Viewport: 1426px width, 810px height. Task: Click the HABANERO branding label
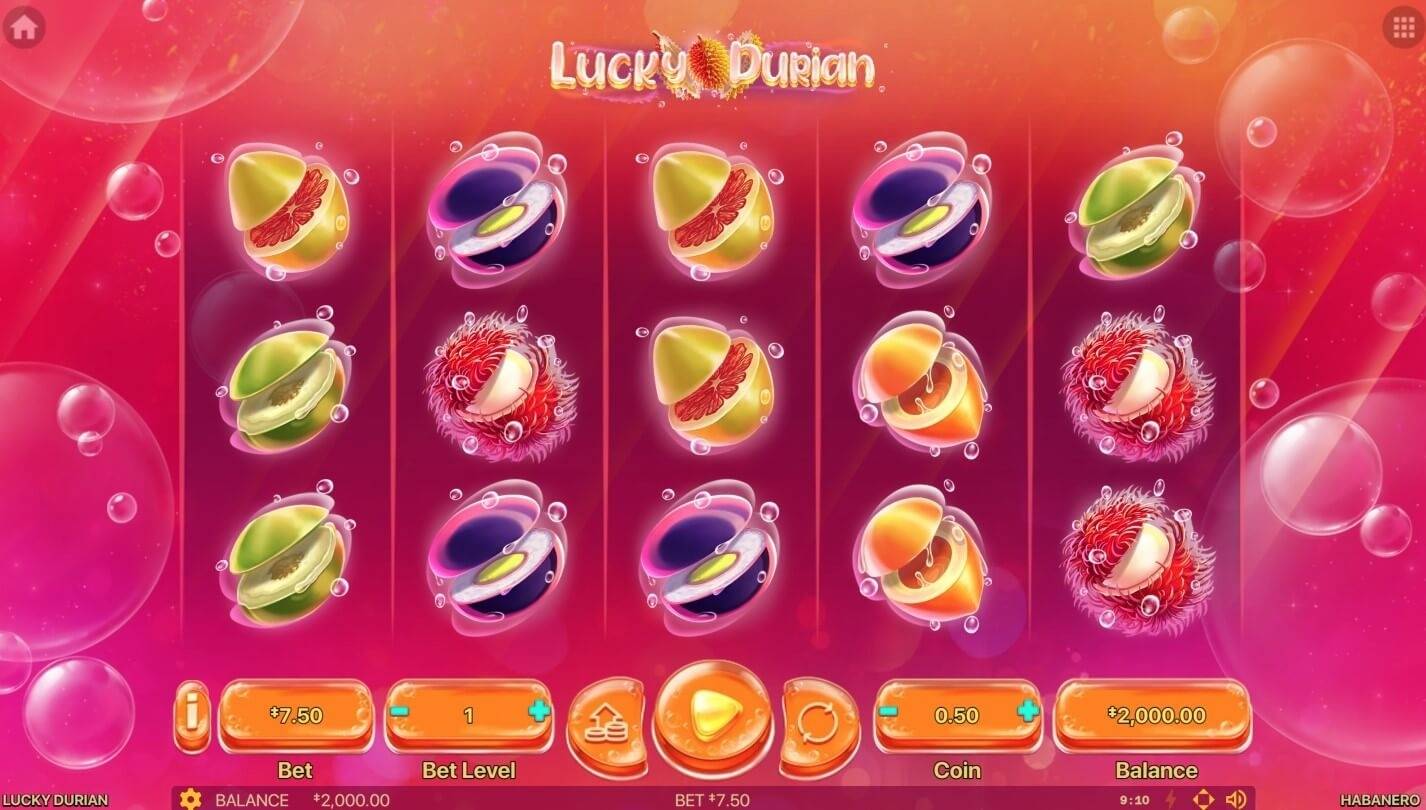point(1381,799)
